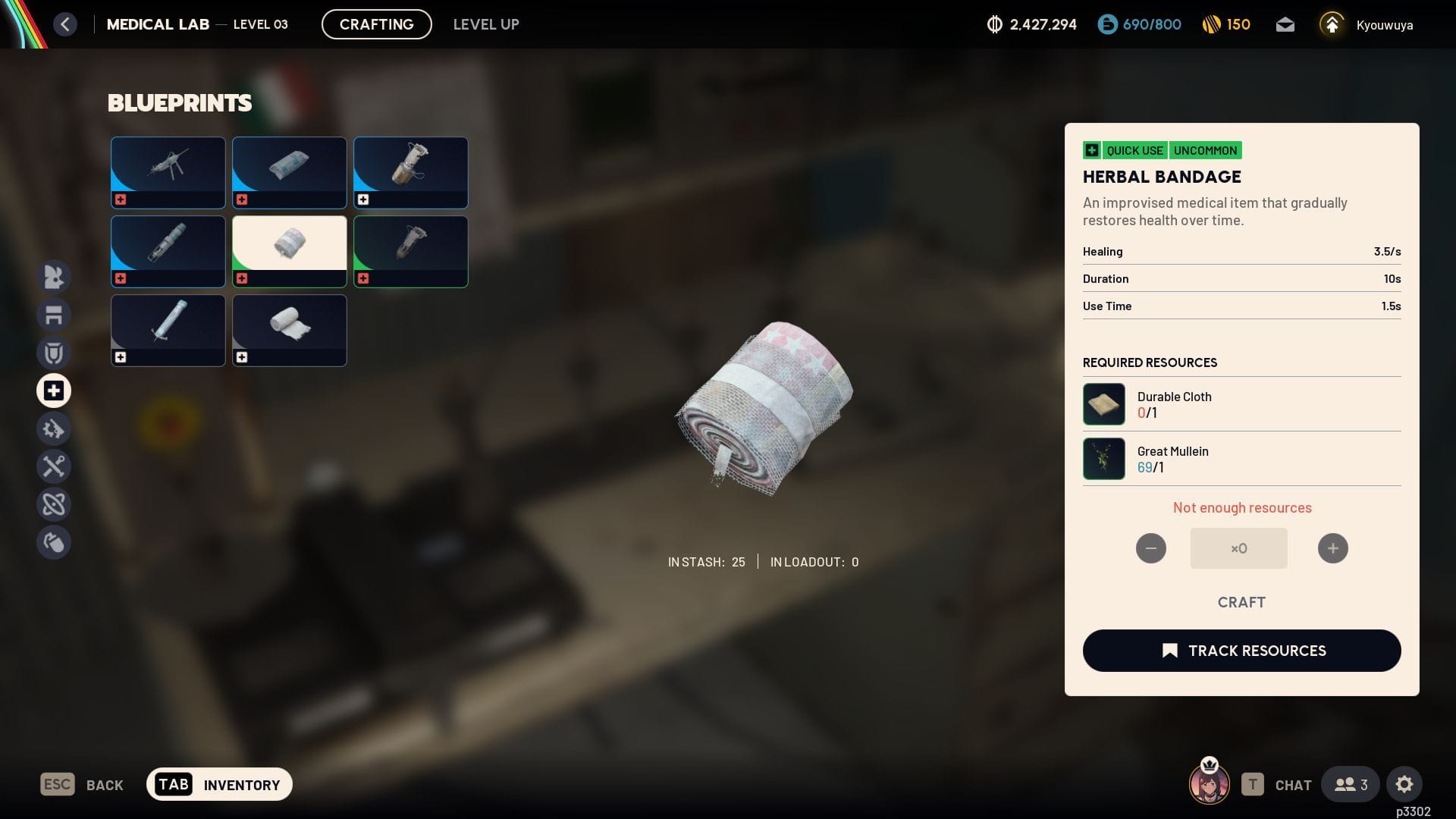Click the Craft button
Viewport: 1456px width, 819px height.
tap(1241, 602)
